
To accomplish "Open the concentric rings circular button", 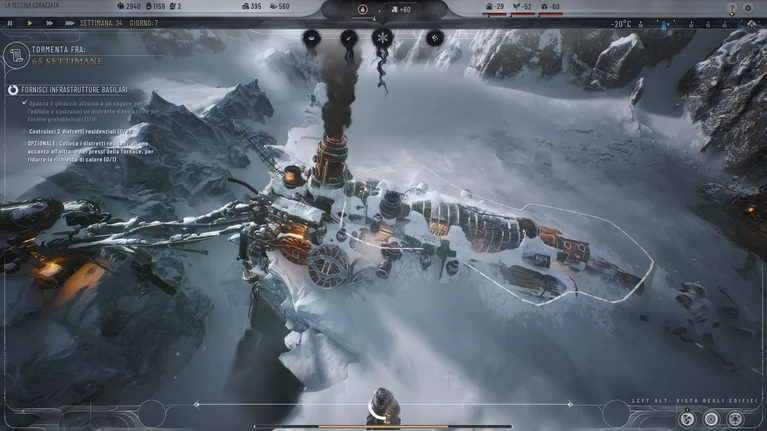I will tap(711, 418).
